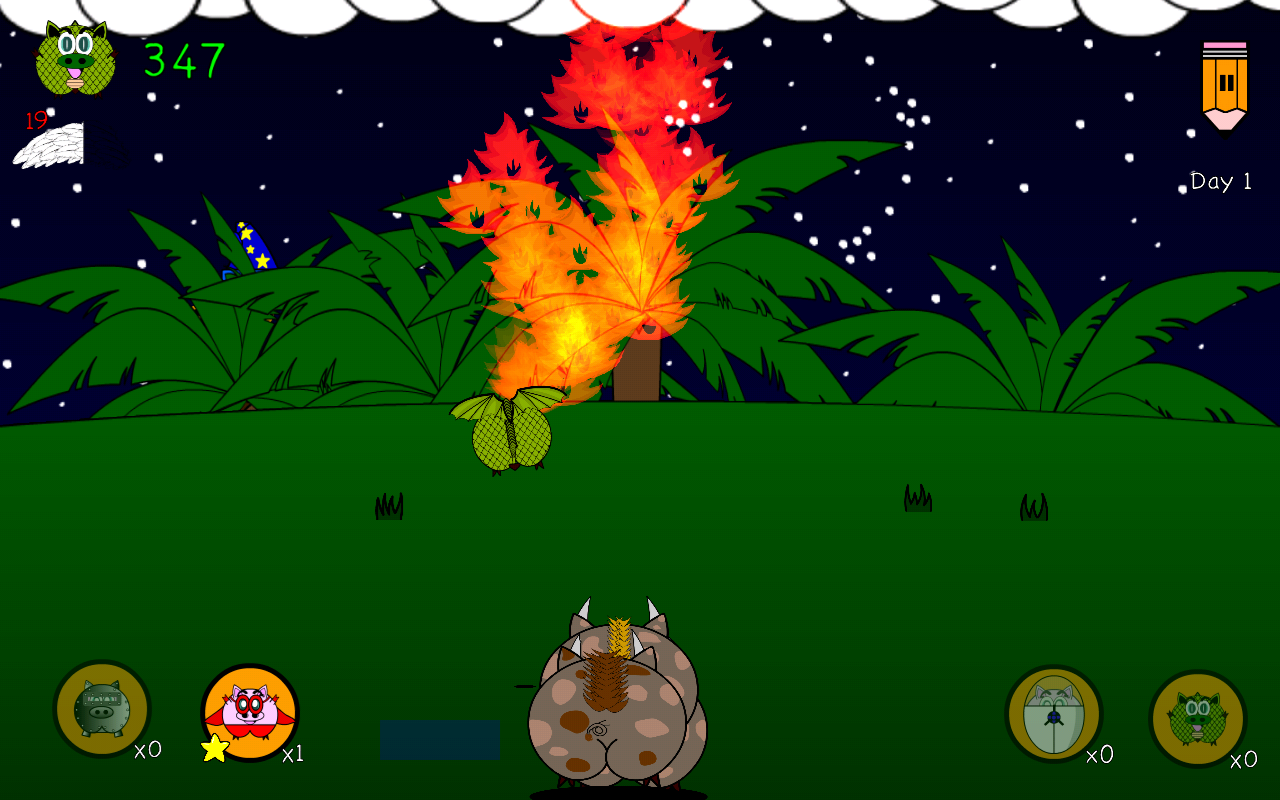Click a grass tuft on the field
1280x800 pixels.
pyautogui.click(x=388, y=505)
